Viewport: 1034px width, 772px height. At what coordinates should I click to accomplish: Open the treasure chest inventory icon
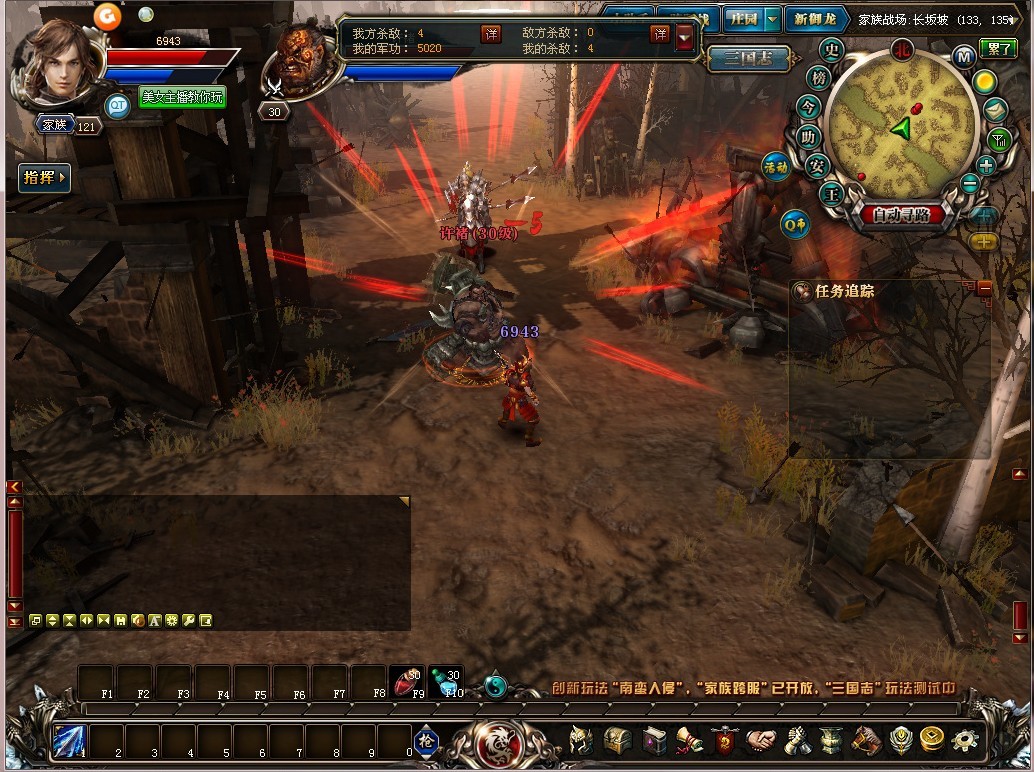617,740
